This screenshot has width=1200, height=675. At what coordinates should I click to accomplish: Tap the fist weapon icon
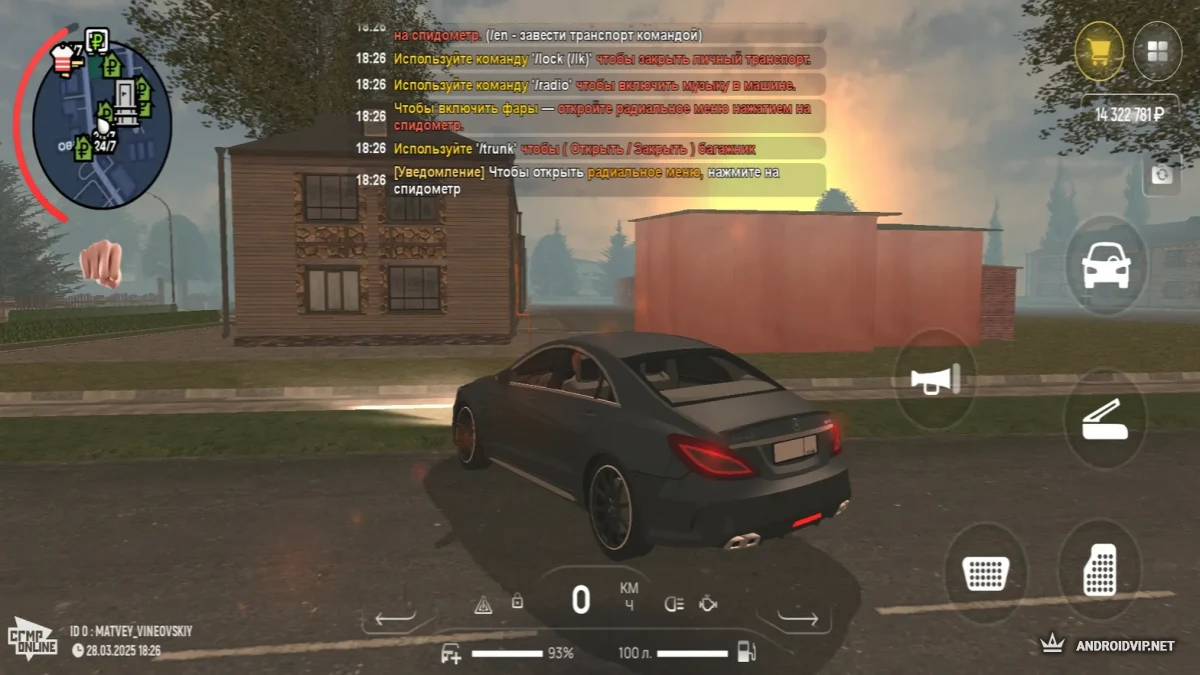100,263
